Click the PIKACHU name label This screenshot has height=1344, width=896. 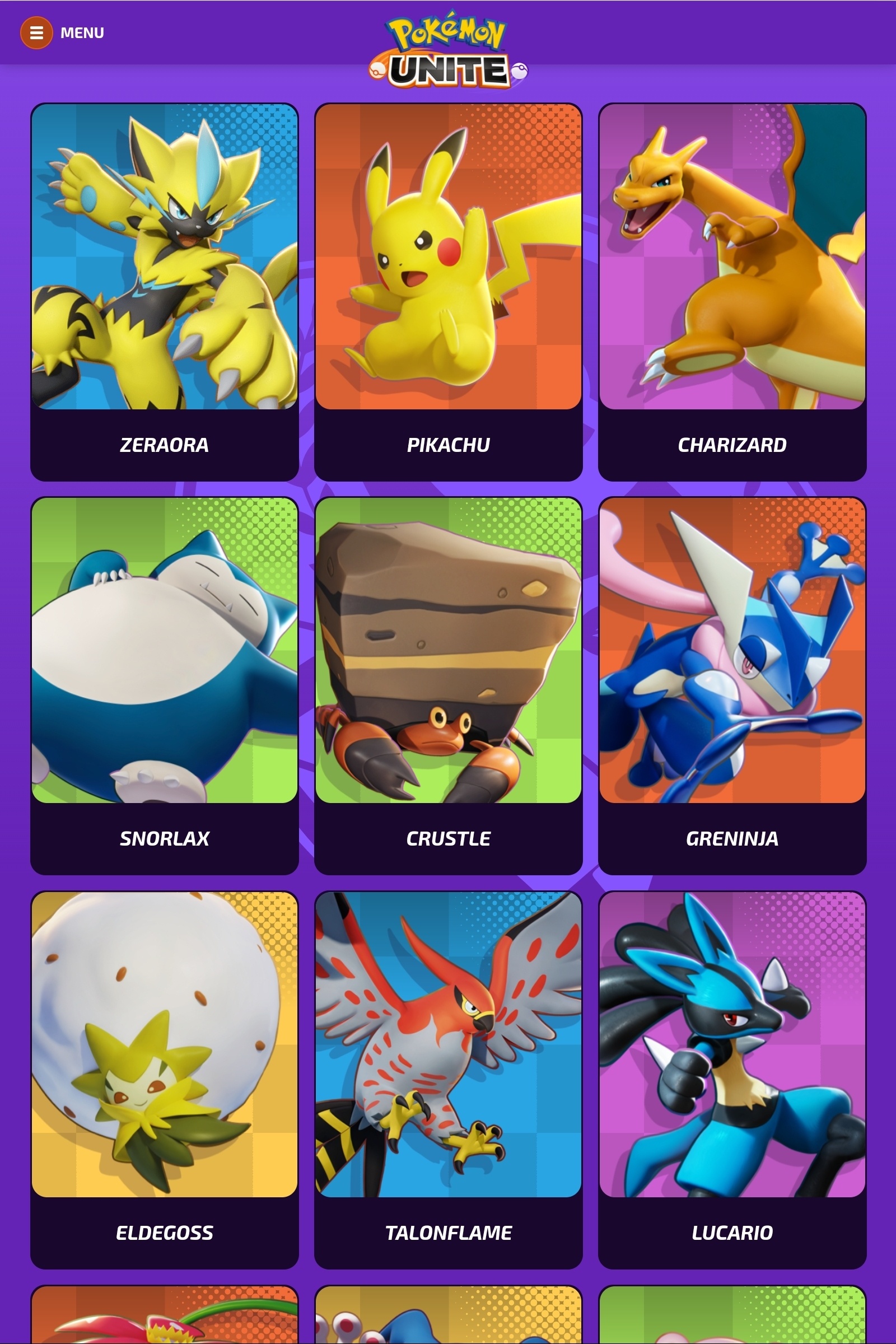coord(449,445)
